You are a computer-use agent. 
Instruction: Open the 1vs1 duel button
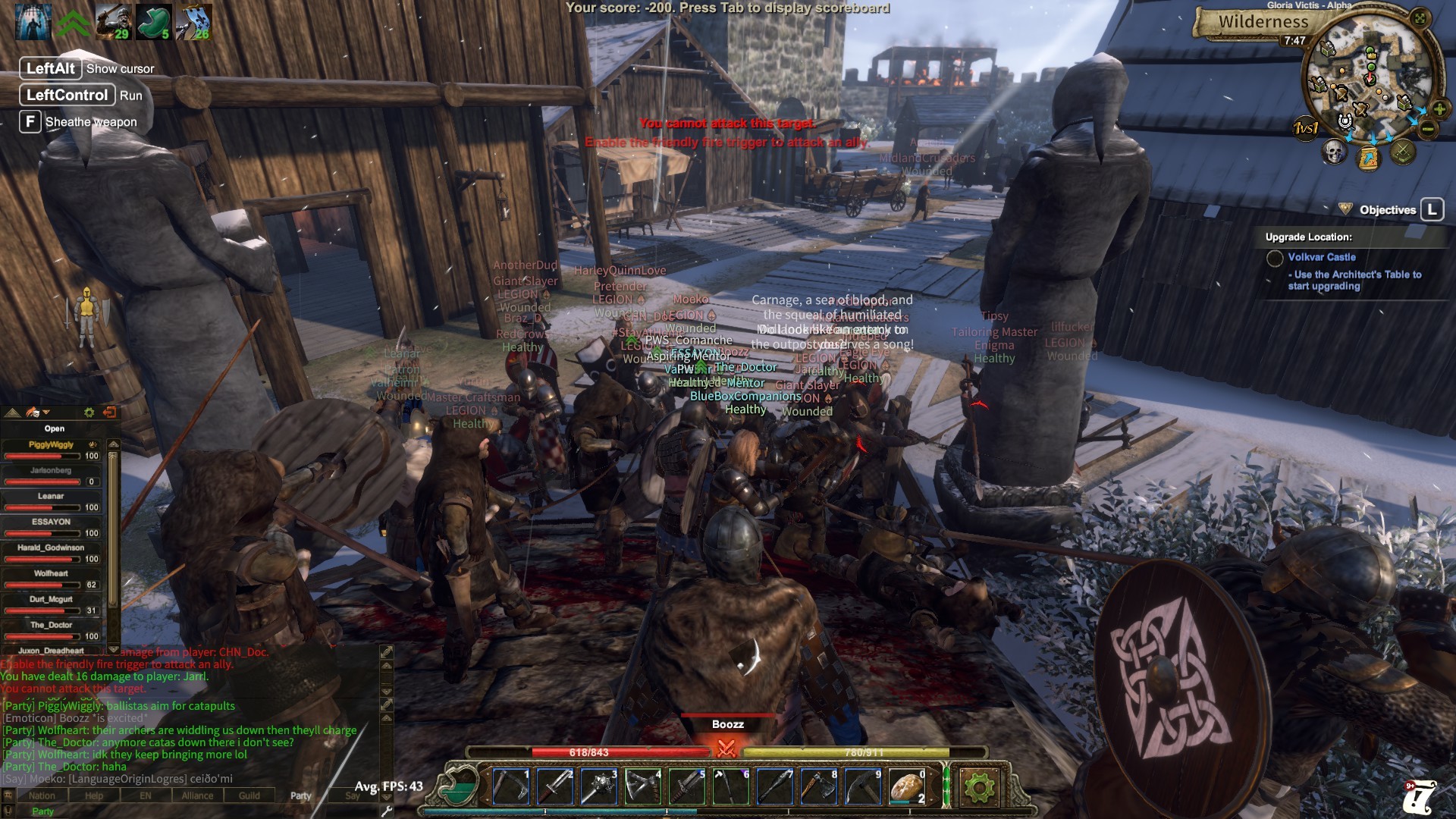(x=1306, y=128)
